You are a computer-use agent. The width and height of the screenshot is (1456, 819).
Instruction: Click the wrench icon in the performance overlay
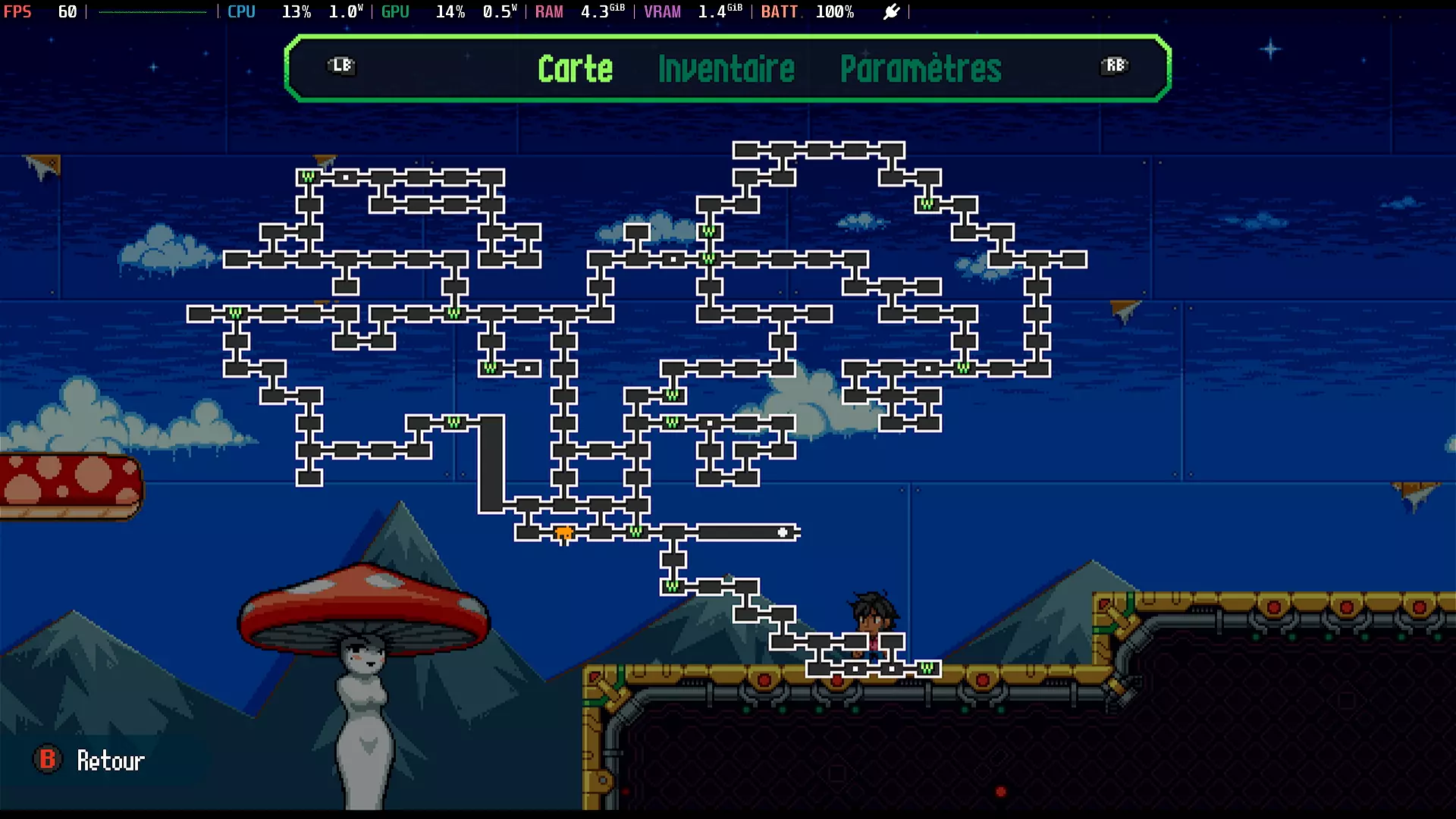click(x=891, y=11)
